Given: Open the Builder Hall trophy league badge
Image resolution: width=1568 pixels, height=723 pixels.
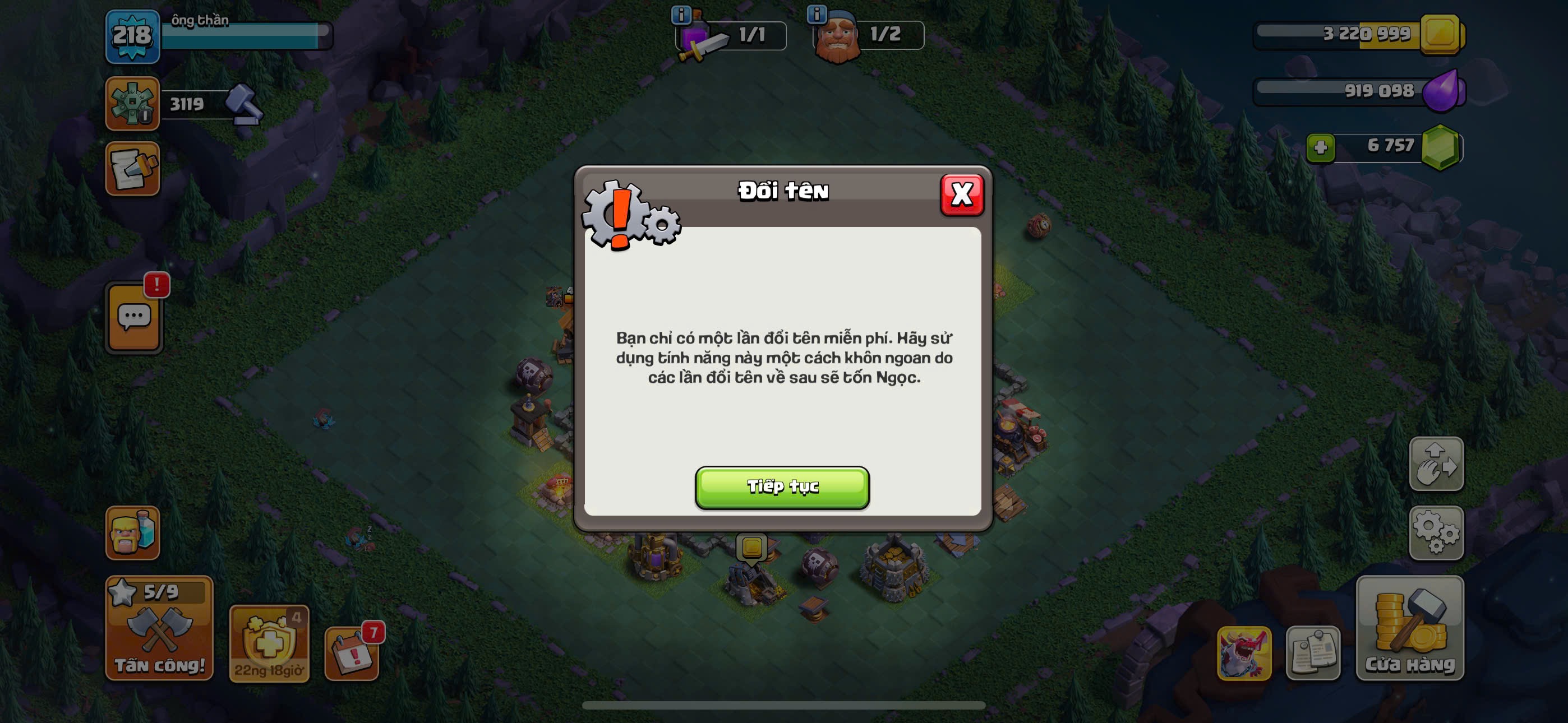Looking at the screenshot, I should [133, 103].
